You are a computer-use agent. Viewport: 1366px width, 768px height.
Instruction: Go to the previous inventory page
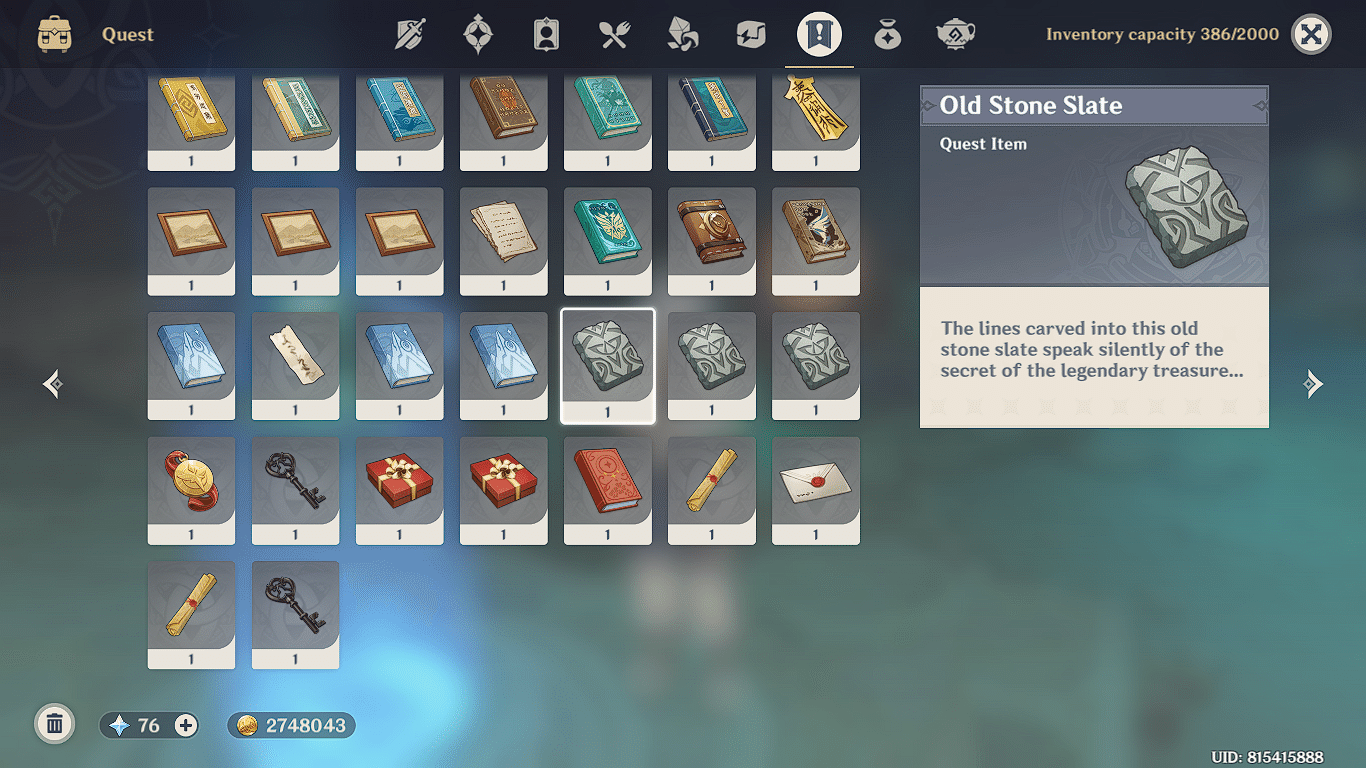[x=51, y=384]
